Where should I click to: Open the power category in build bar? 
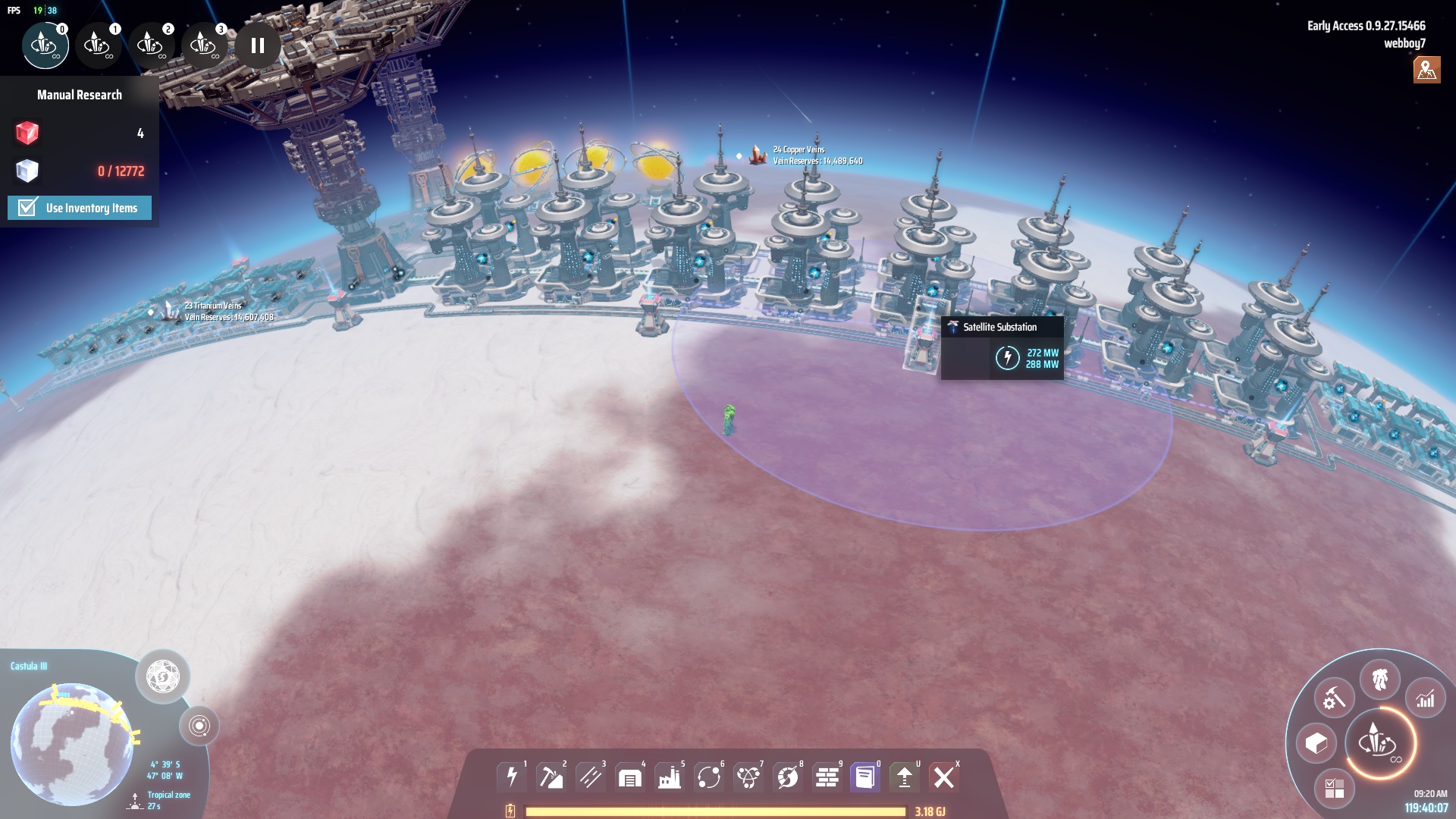512,777
